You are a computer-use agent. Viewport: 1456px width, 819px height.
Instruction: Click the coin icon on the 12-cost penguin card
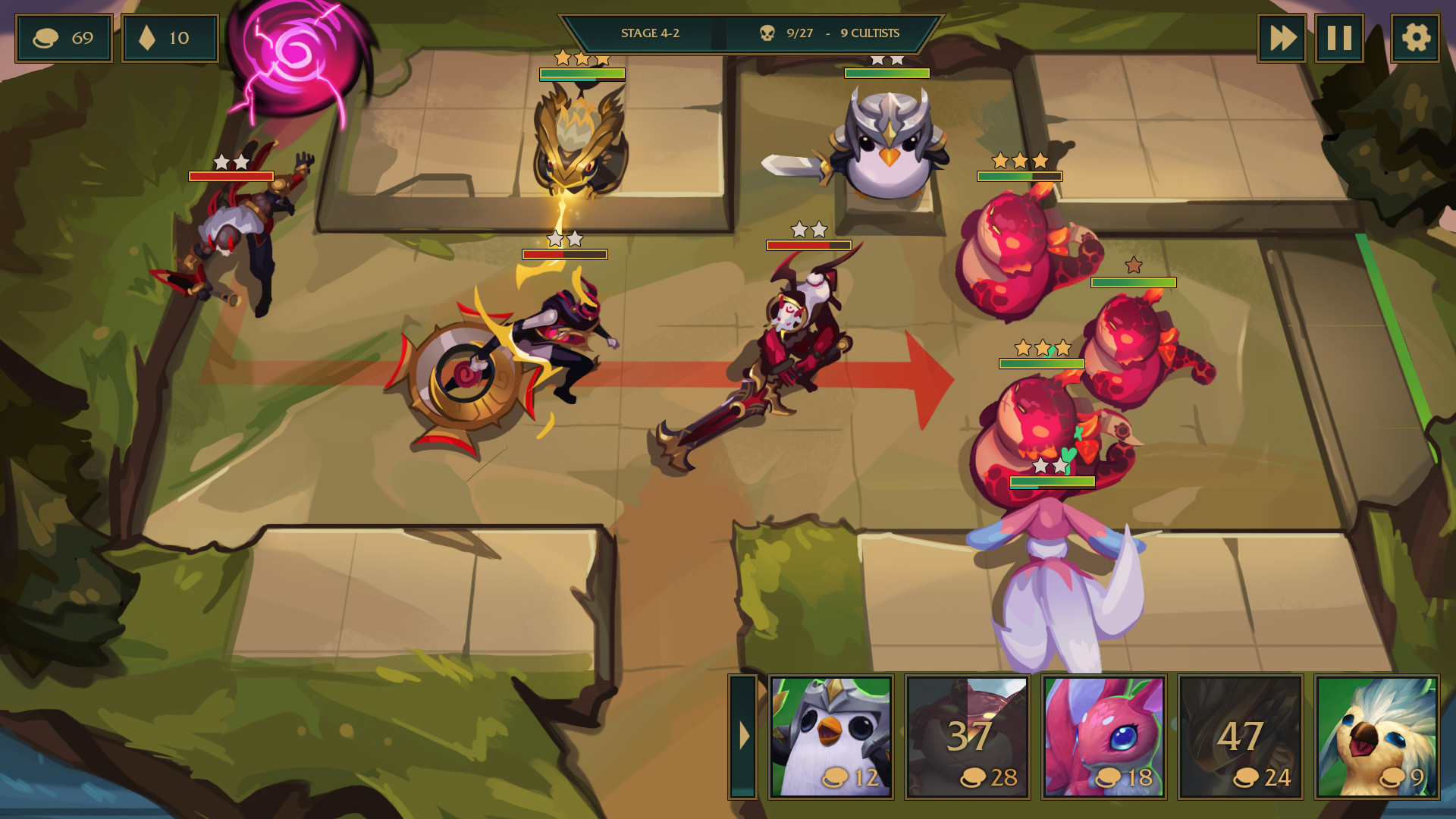pyautogui.click(x=835, y=778)
